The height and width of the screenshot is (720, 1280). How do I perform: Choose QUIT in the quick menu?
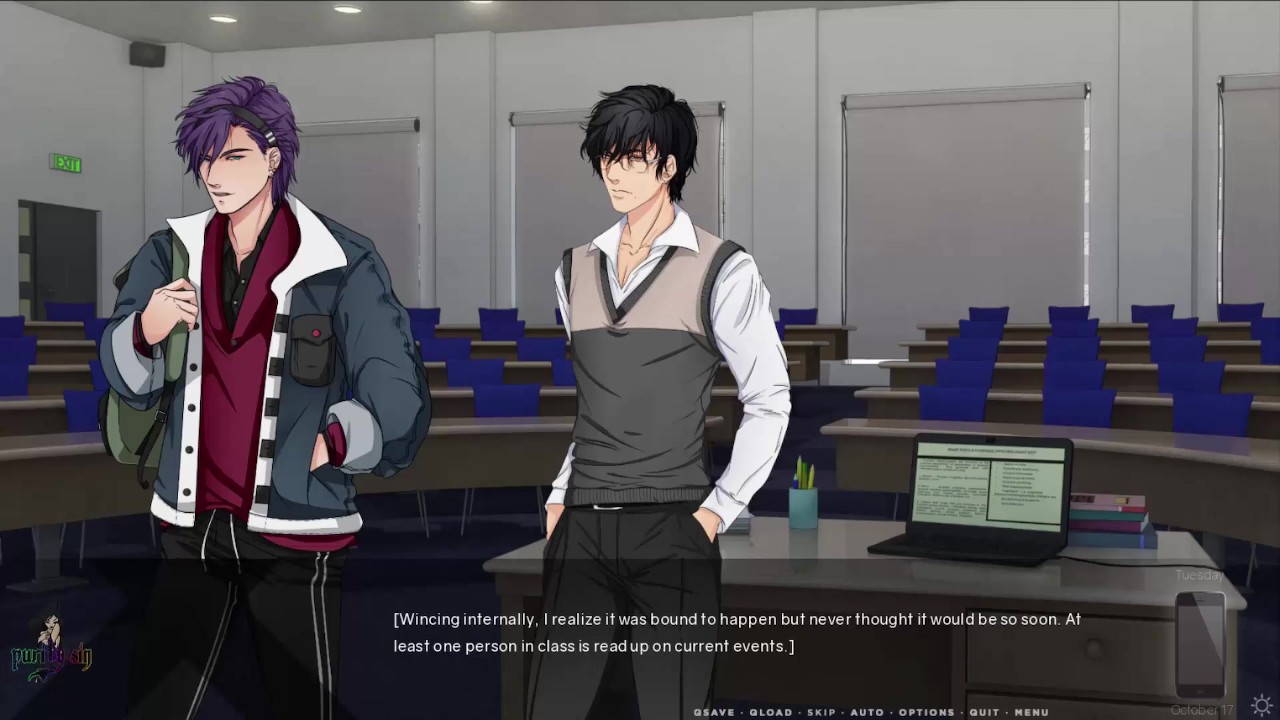[x=984, y=712]
